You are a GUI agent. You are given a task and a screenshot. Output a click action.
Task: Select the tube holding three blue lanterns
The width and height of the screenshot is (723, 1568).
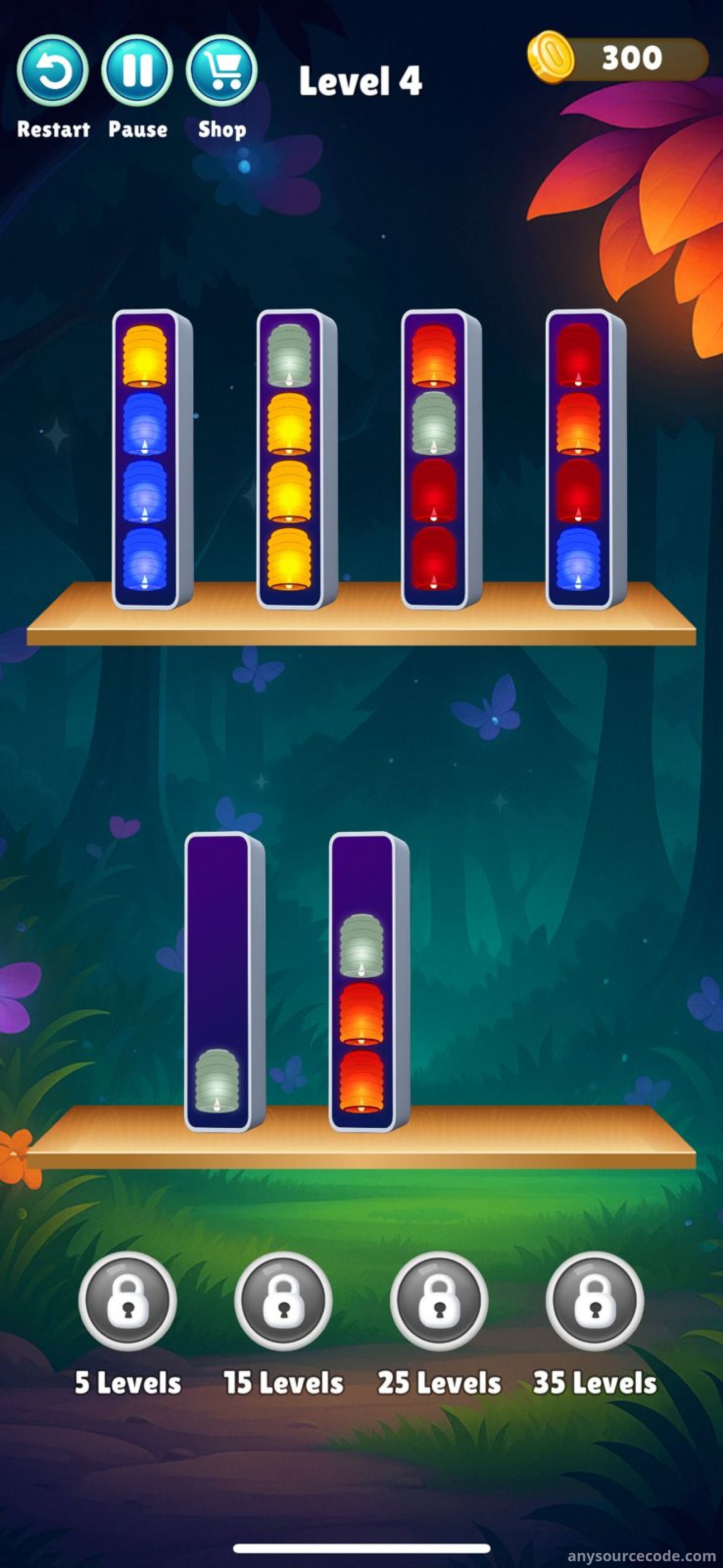point(145,460)
